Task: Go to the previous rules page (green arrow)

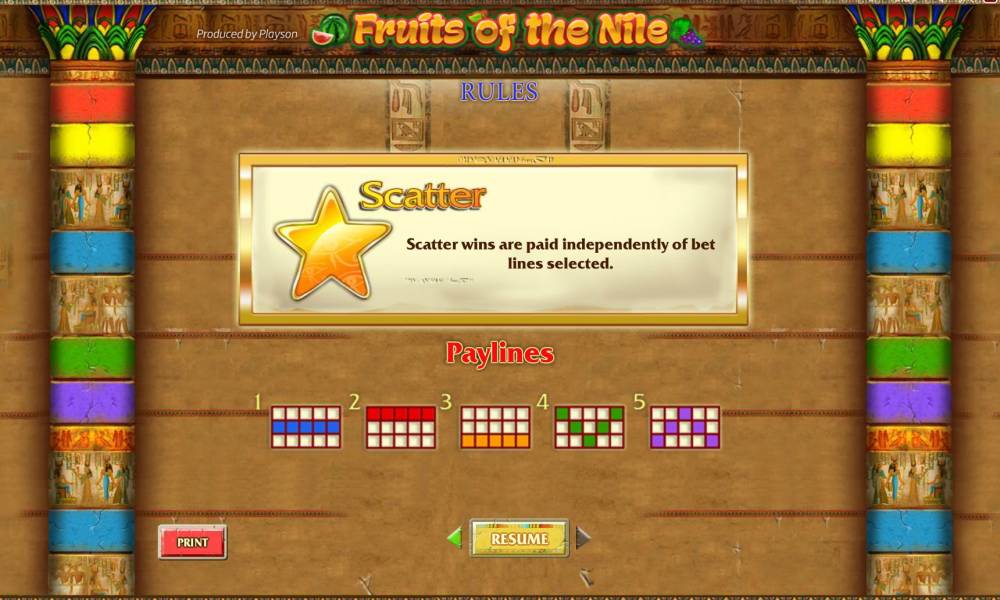Action: [x=455, y=538]
